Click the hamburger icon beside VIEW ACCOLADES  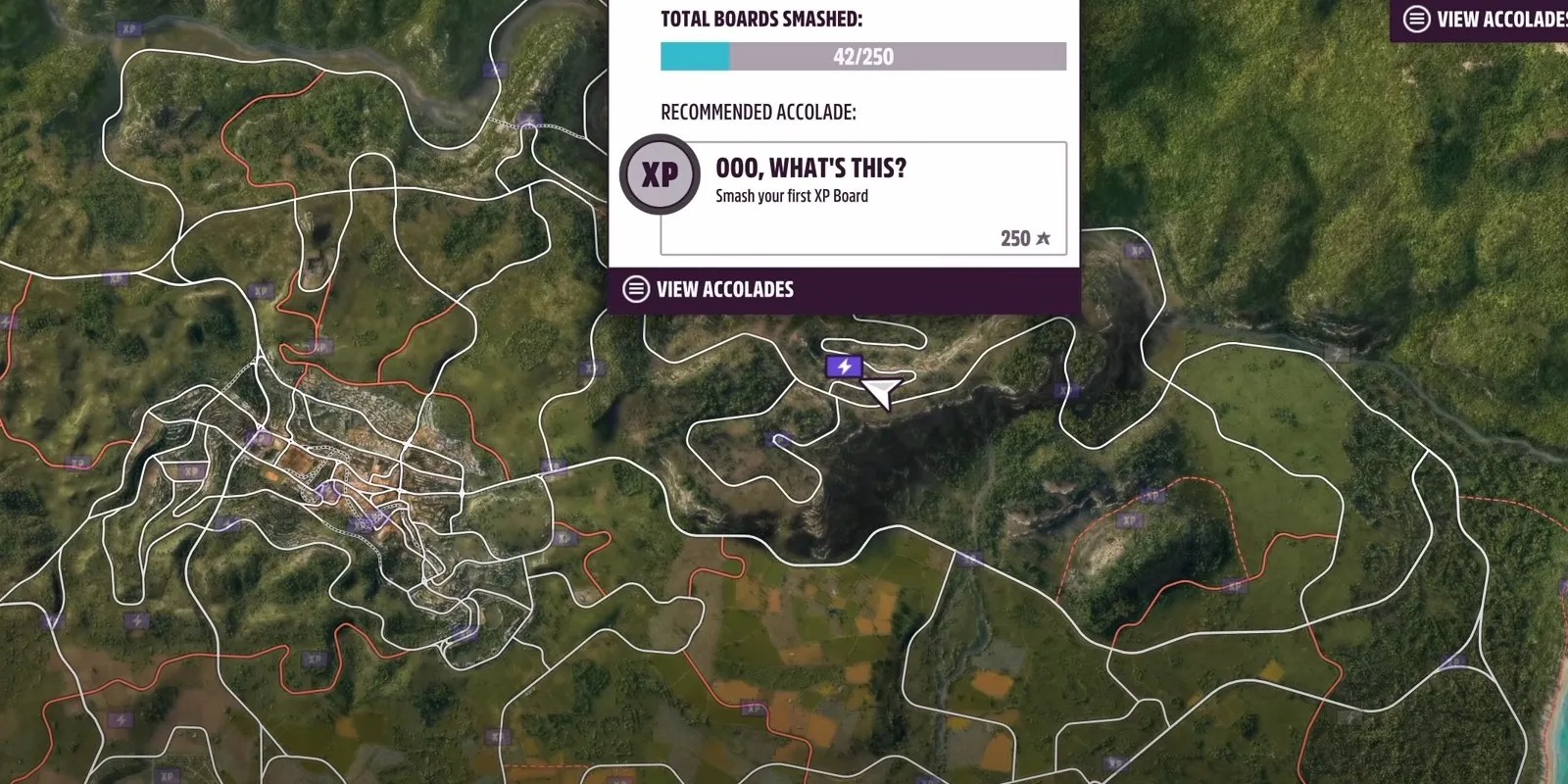[635, 288]
